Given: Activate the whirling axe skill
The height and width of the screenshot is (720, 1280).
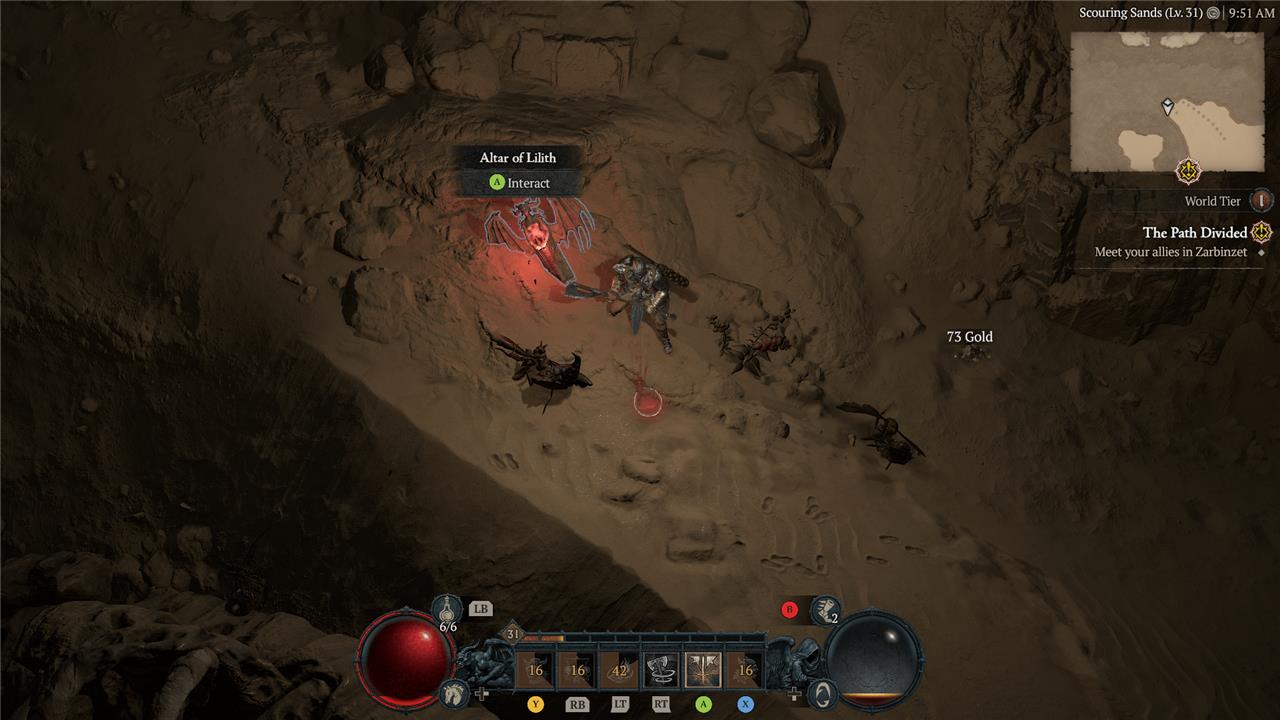Looking at the screenshot, I should pos(660,670).
